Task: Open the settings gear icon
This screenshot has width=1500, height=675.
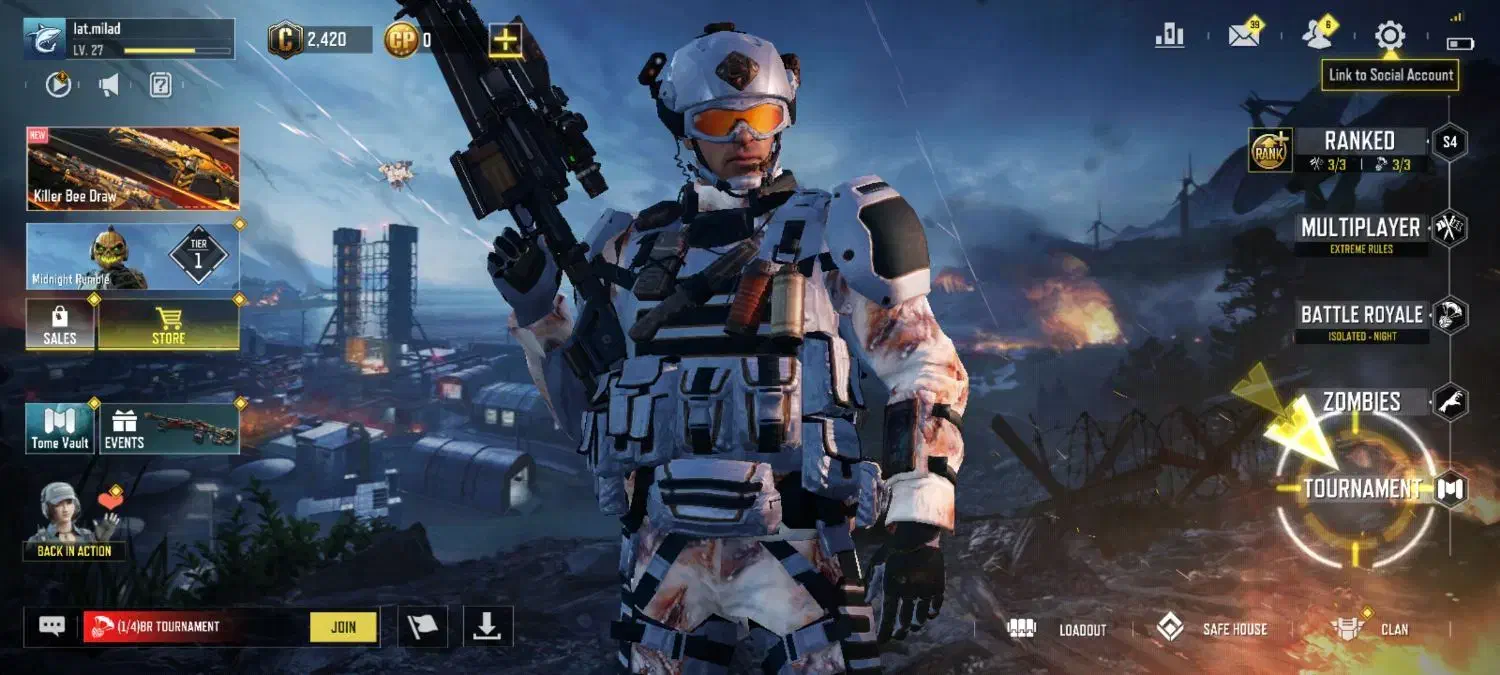Action: tap(1389, 36)
